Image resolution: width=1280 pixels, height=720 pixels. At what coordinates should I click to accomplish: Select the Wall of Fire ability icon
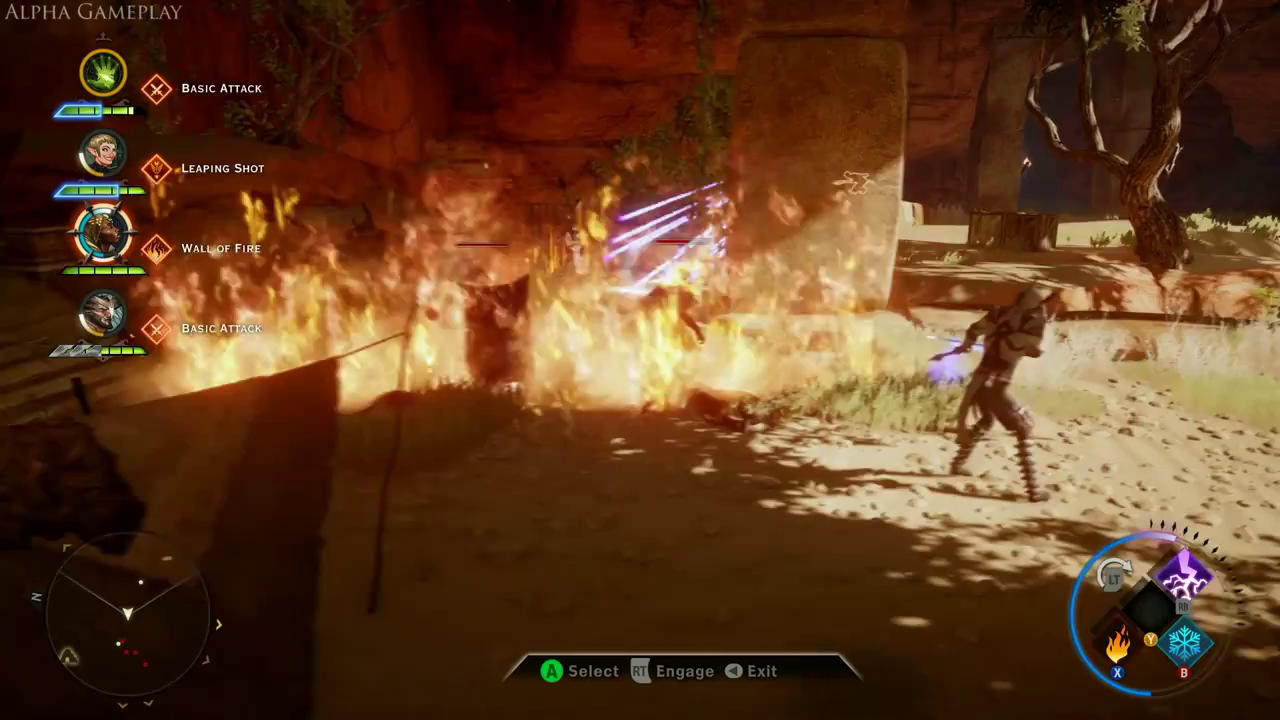click(x=157, y=248)
